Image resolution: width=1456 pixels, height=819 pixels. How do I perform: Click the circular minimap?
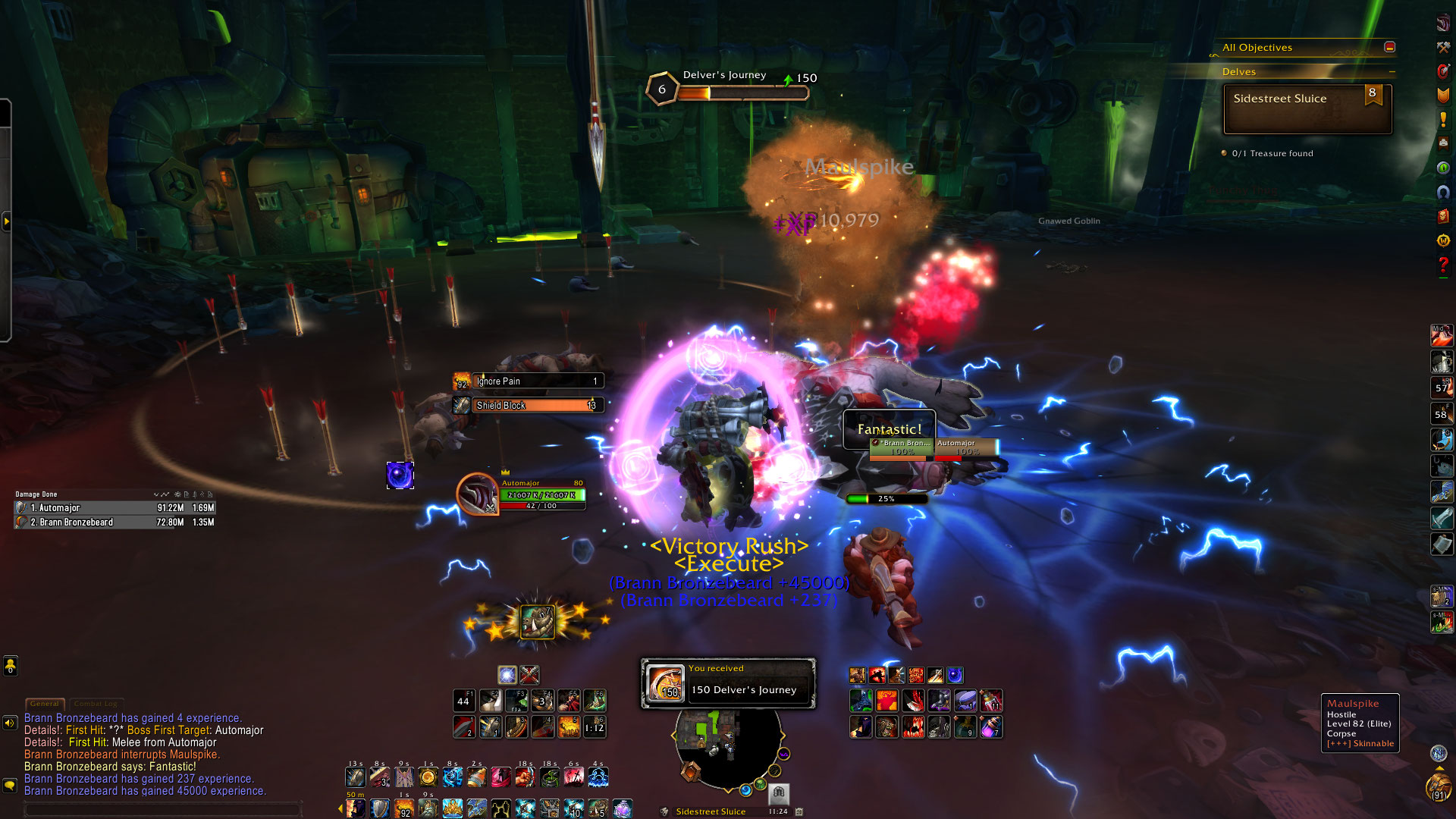[727, 747]
